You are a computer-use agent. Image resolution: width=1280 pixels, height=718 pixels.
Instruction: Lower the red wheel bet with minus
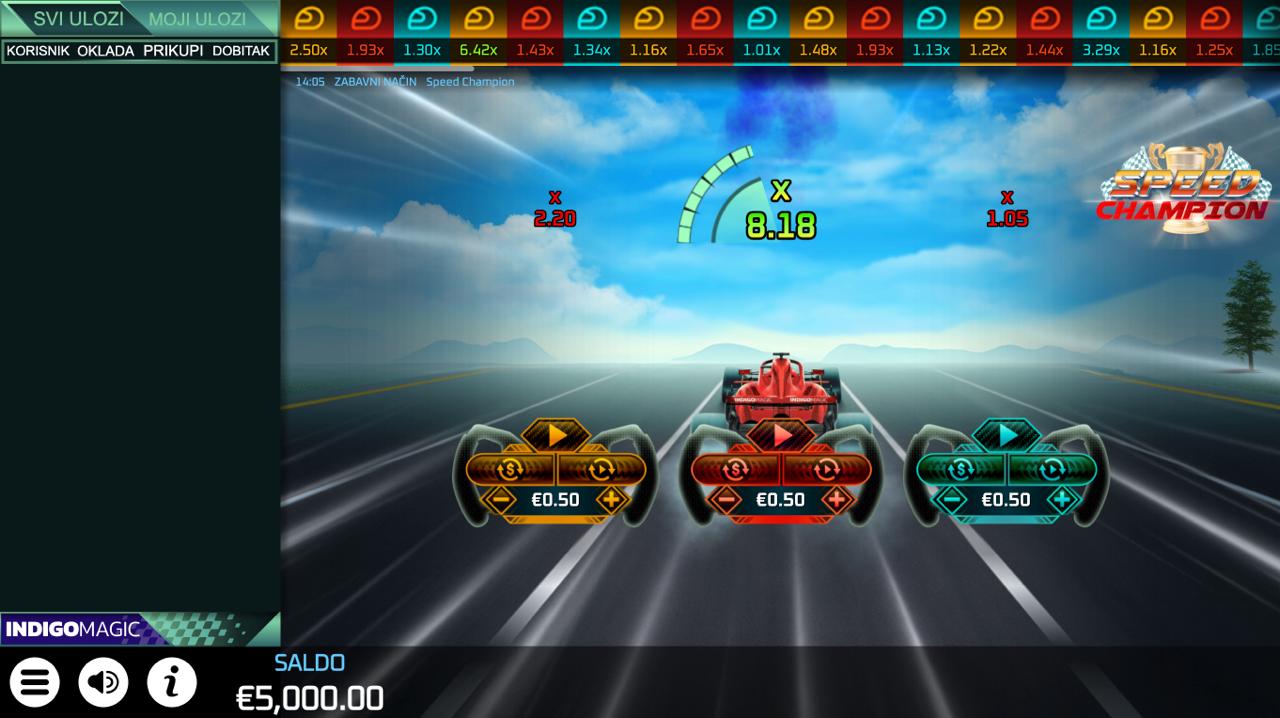click(x=726, y=499)
